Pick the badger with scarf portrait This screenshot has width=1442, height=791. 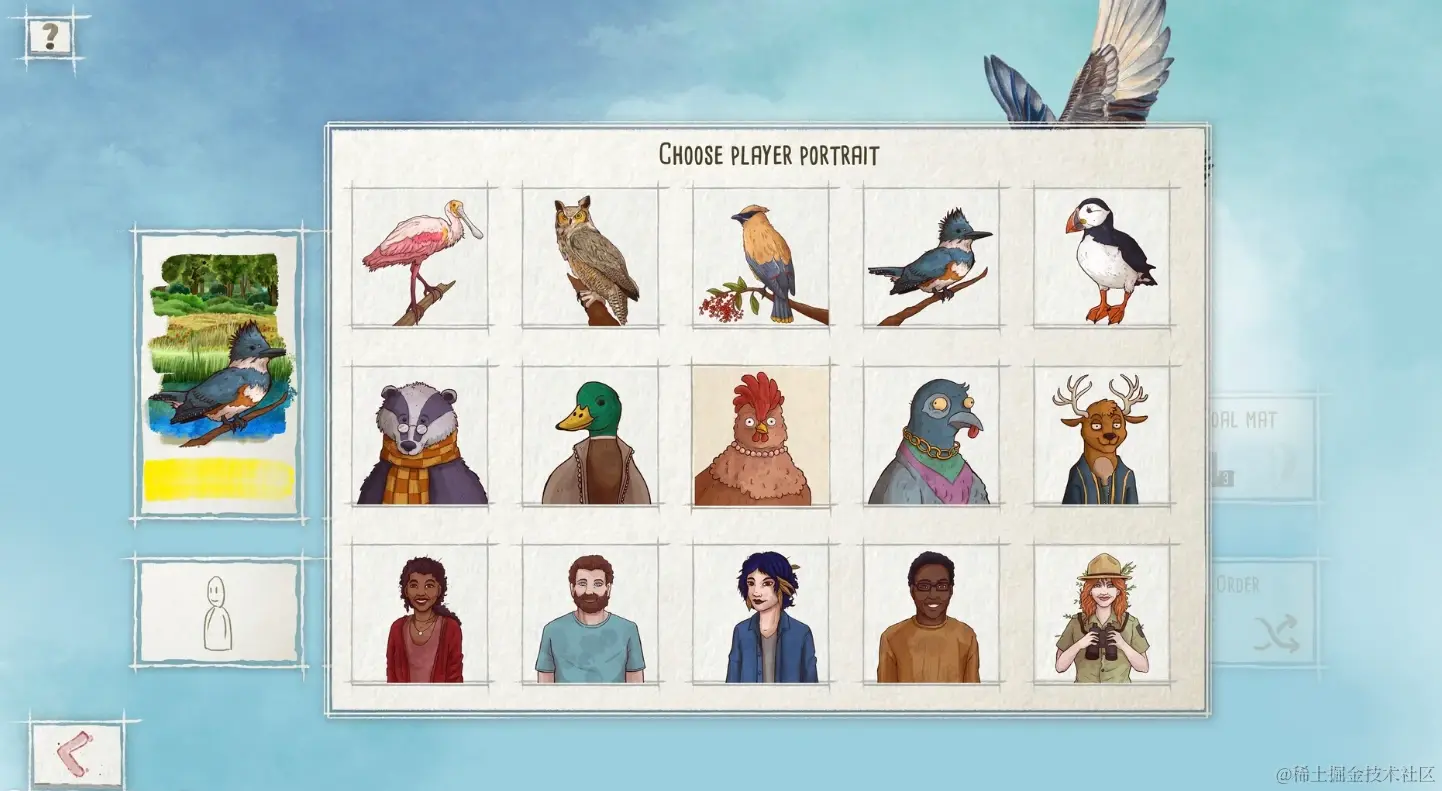click(421, 436)
